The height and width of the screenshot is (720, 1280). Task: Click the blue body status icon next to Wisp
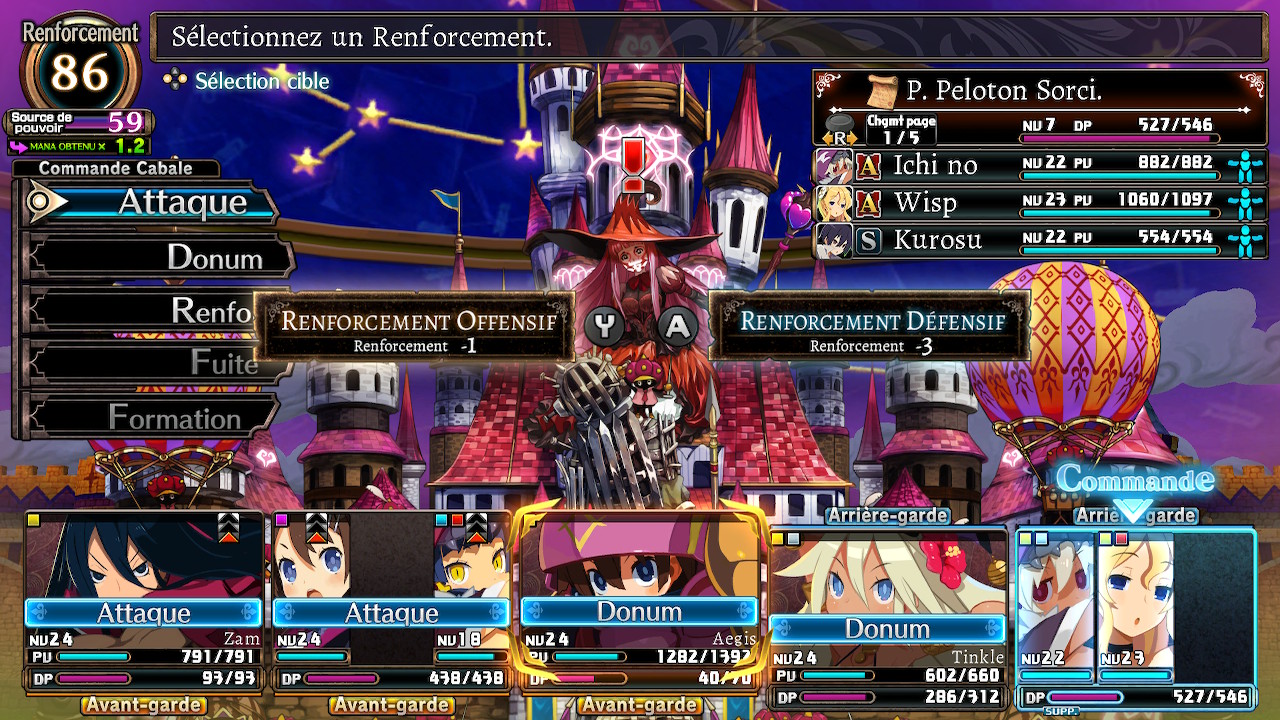point(1246,203)
